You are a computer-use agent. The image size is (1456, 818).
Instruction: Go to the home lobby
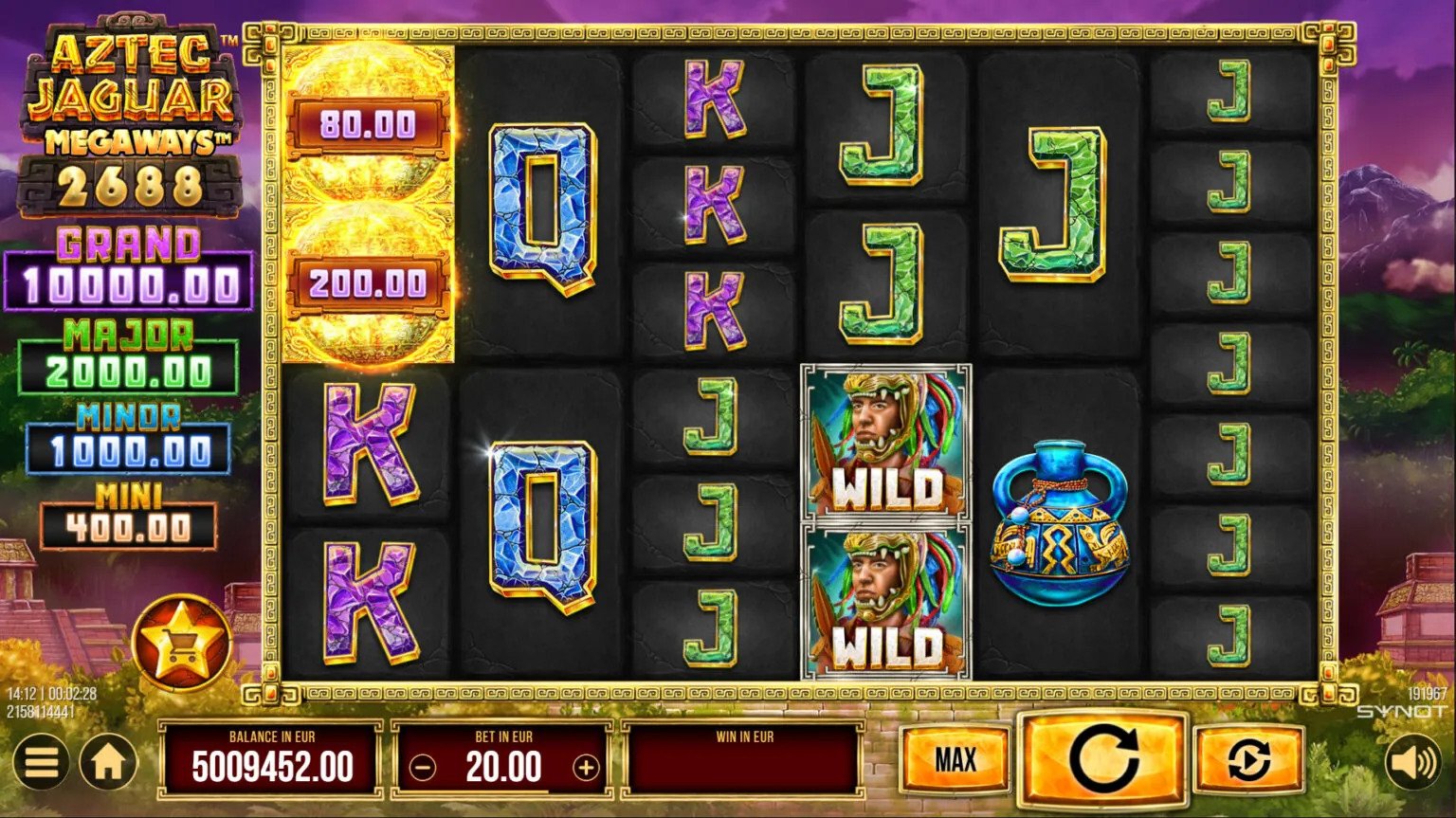click(x=108, y=763)
